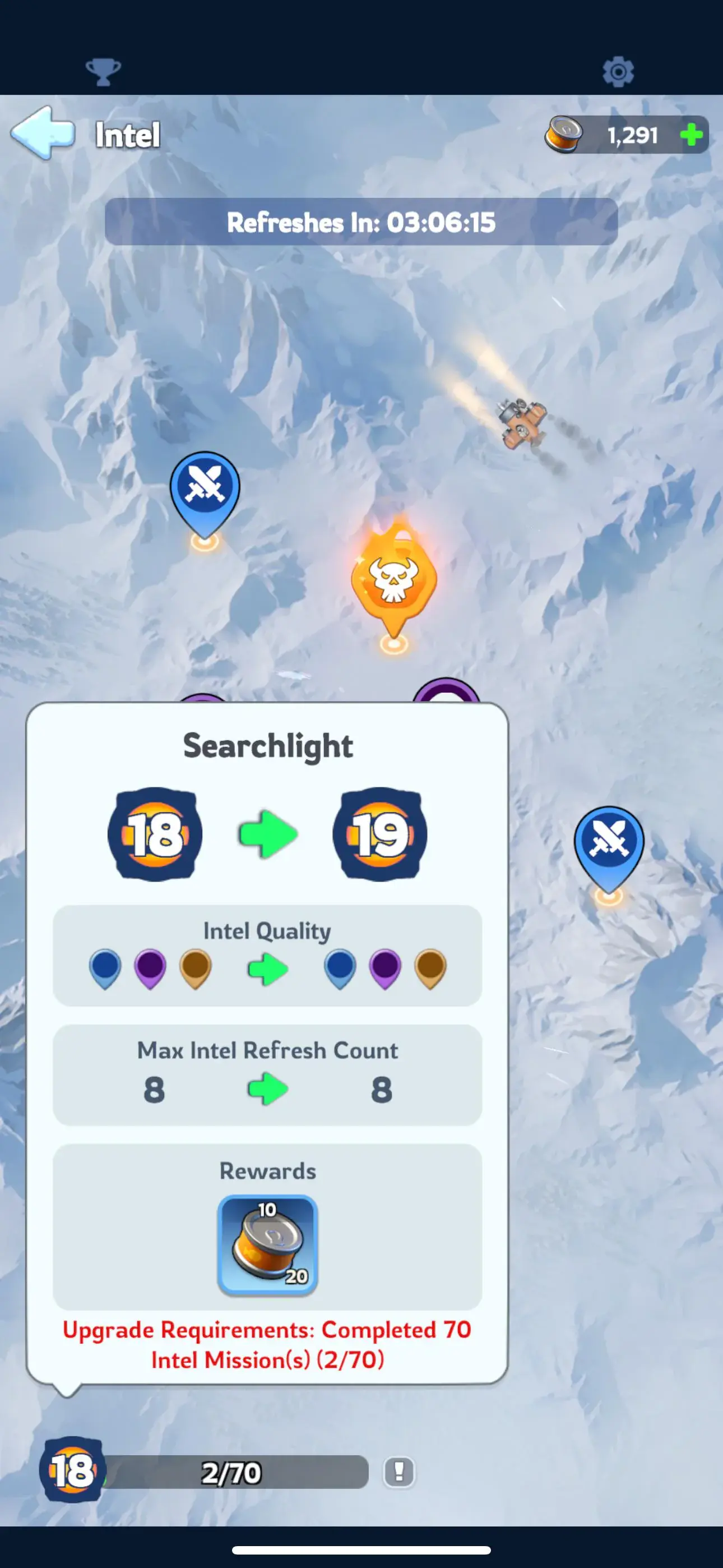This screenshot has height=1568, width=723.
Task: Tap the purple intel pin near the popup
Action: tap(448, 694)
